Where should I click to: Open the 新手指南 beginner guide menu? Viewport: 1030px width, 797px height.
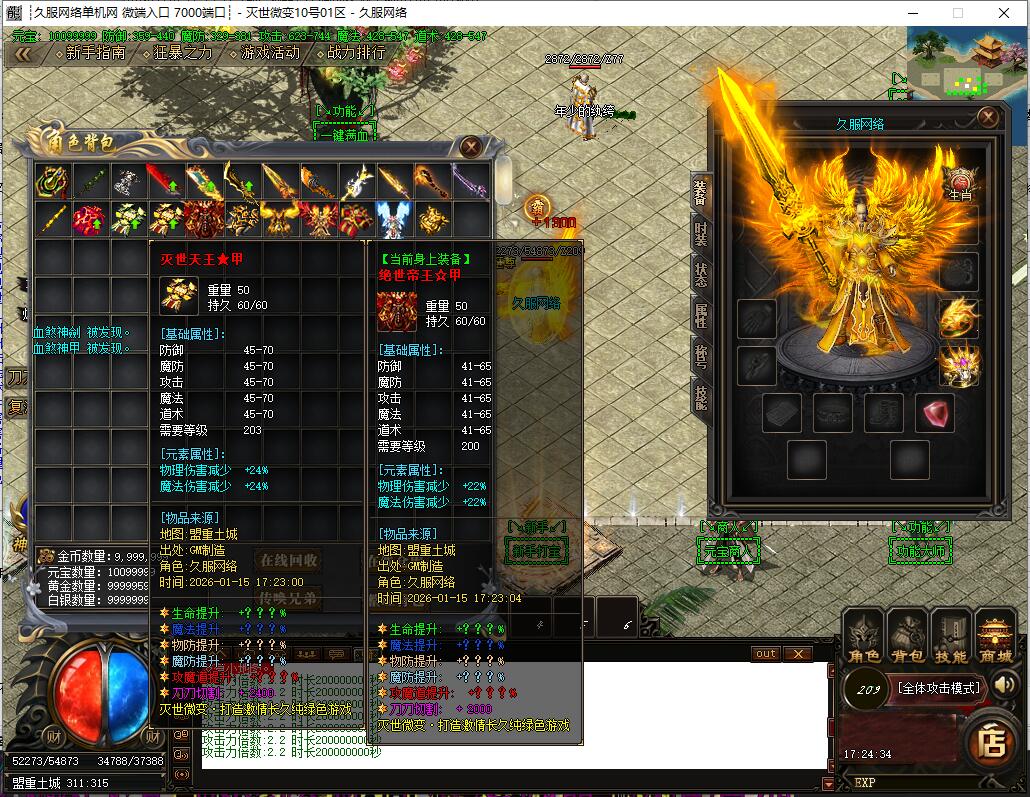tap(95, 53)
